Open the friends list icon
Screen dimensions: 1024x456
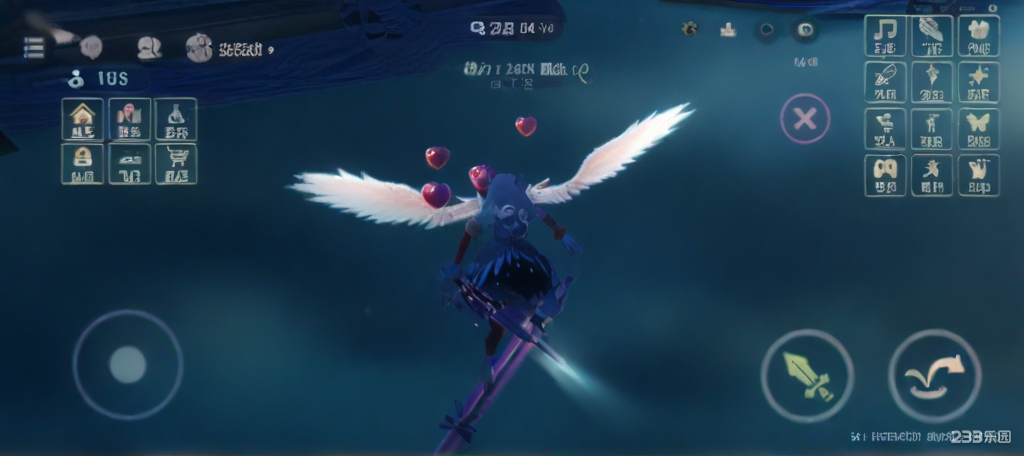click(x=149, y=47)
